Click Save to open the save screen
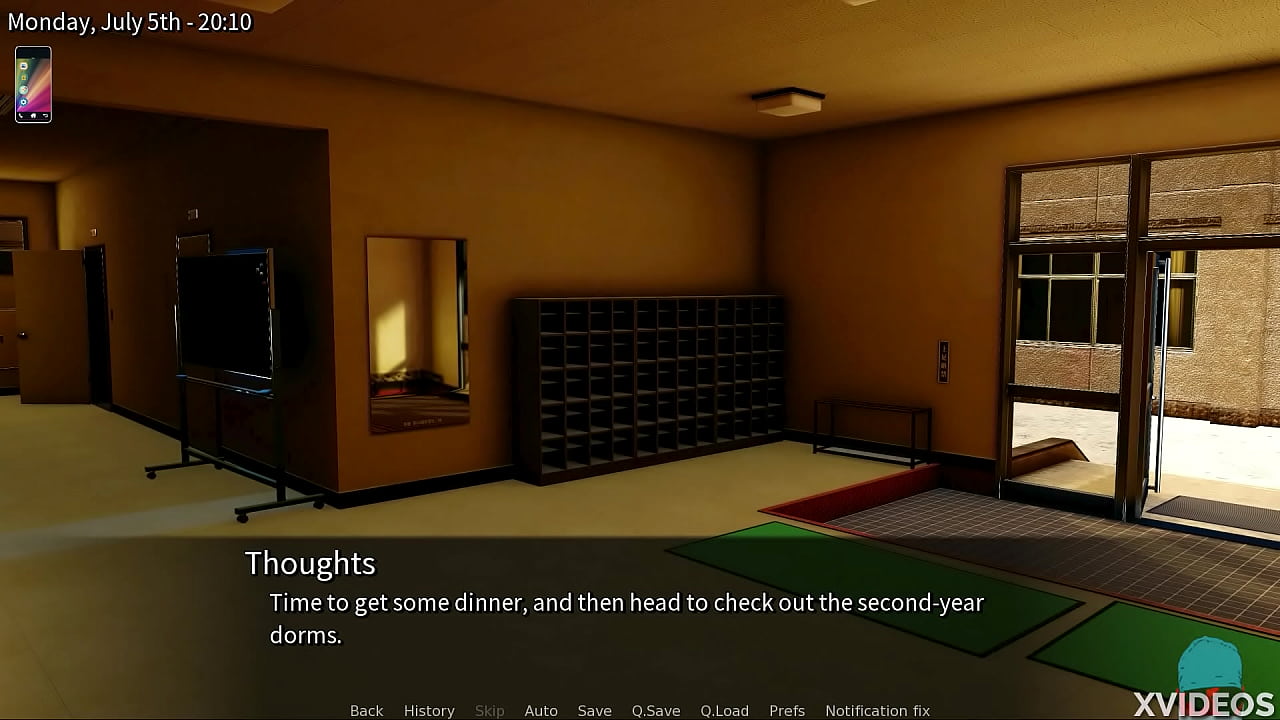 pos(595,710)
